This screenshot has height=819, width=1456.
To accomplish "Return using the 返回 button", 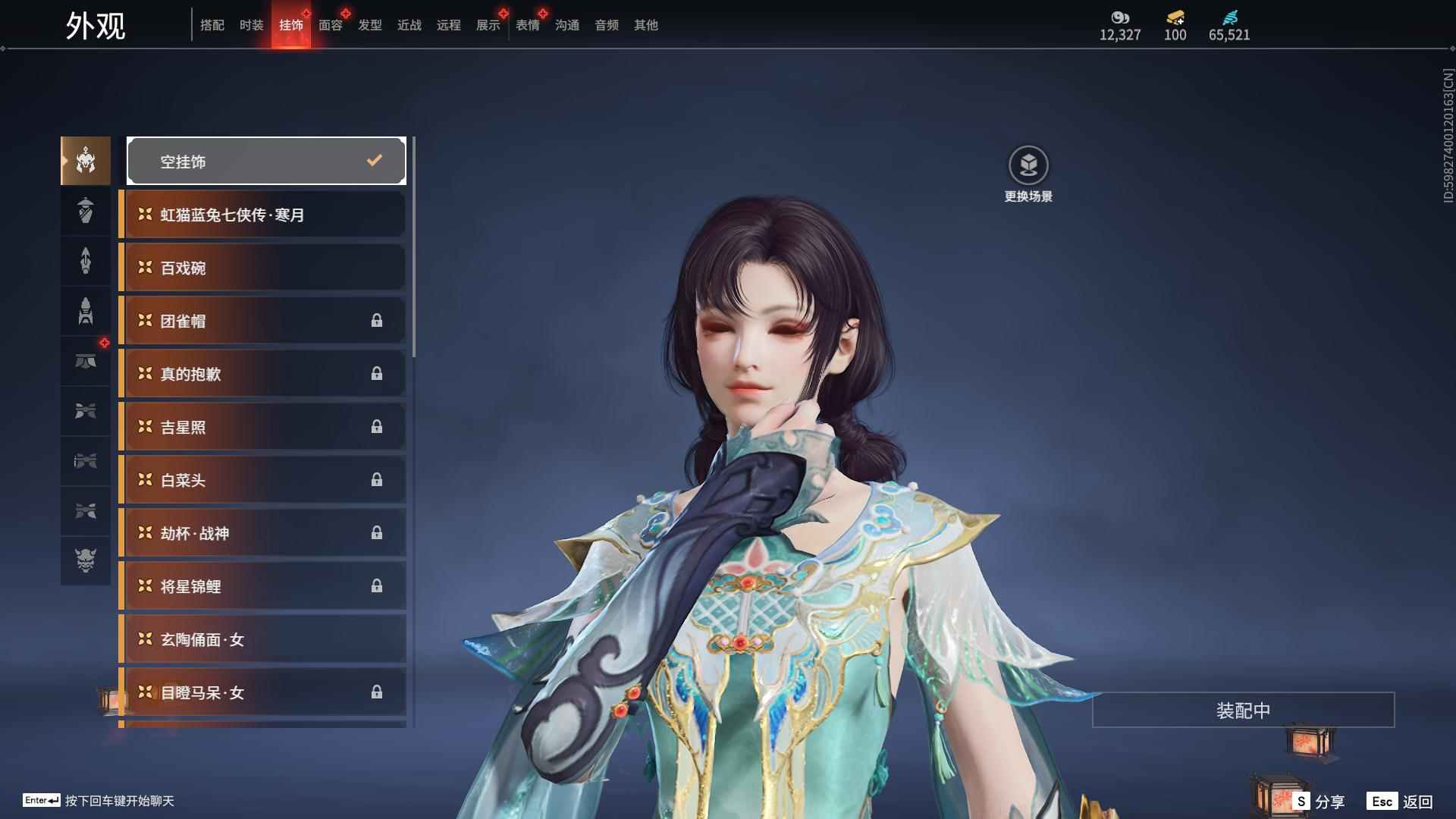I will click(1401, 802).
